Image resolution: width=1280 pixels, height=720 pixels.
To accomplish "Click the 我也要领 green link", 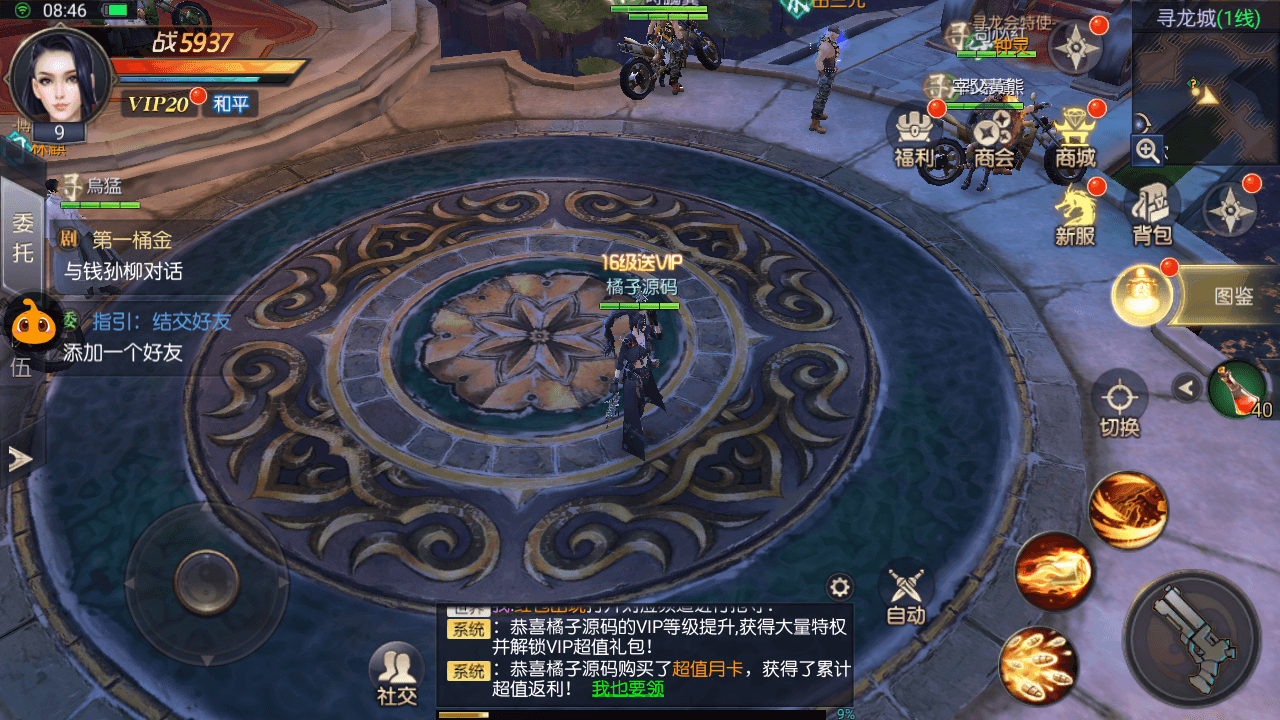I will [627, 689].
